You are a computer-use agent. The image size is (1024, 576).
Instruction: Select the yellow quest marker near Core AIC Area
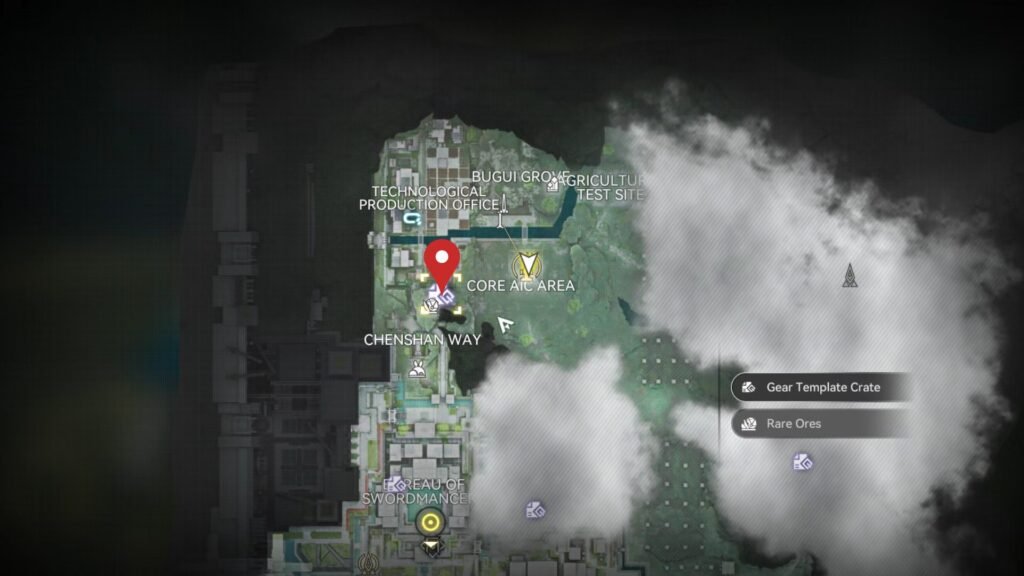pyautogui.click(x=526, y=266)
